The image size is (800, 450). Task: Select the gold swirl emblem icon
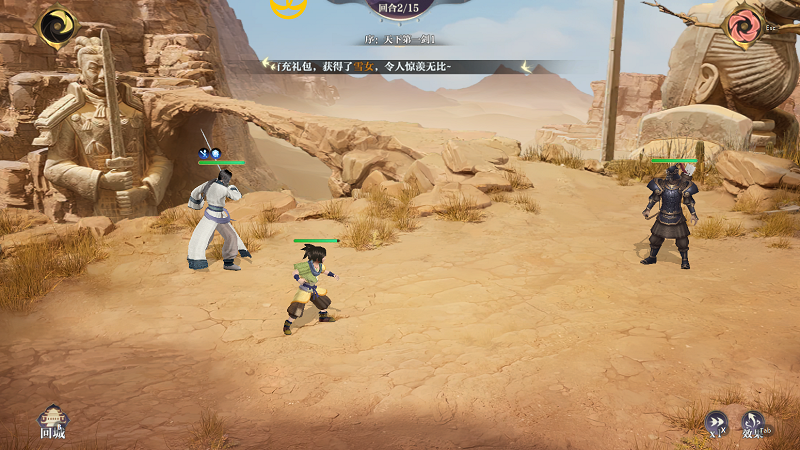tap(56, 26)
